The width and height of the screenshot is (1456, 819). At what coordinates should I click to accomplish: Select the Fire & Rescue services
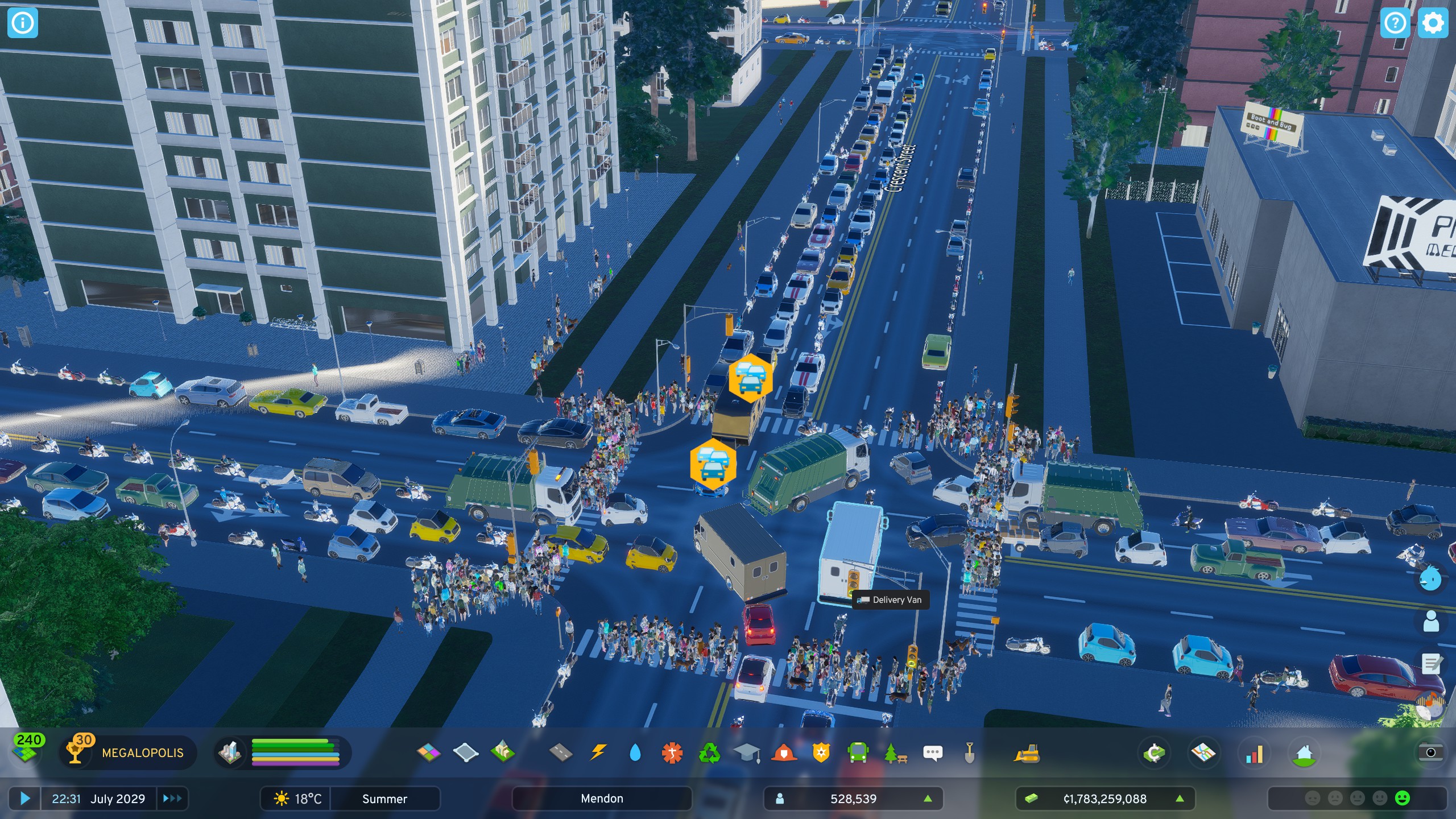[x=783, y=752]
